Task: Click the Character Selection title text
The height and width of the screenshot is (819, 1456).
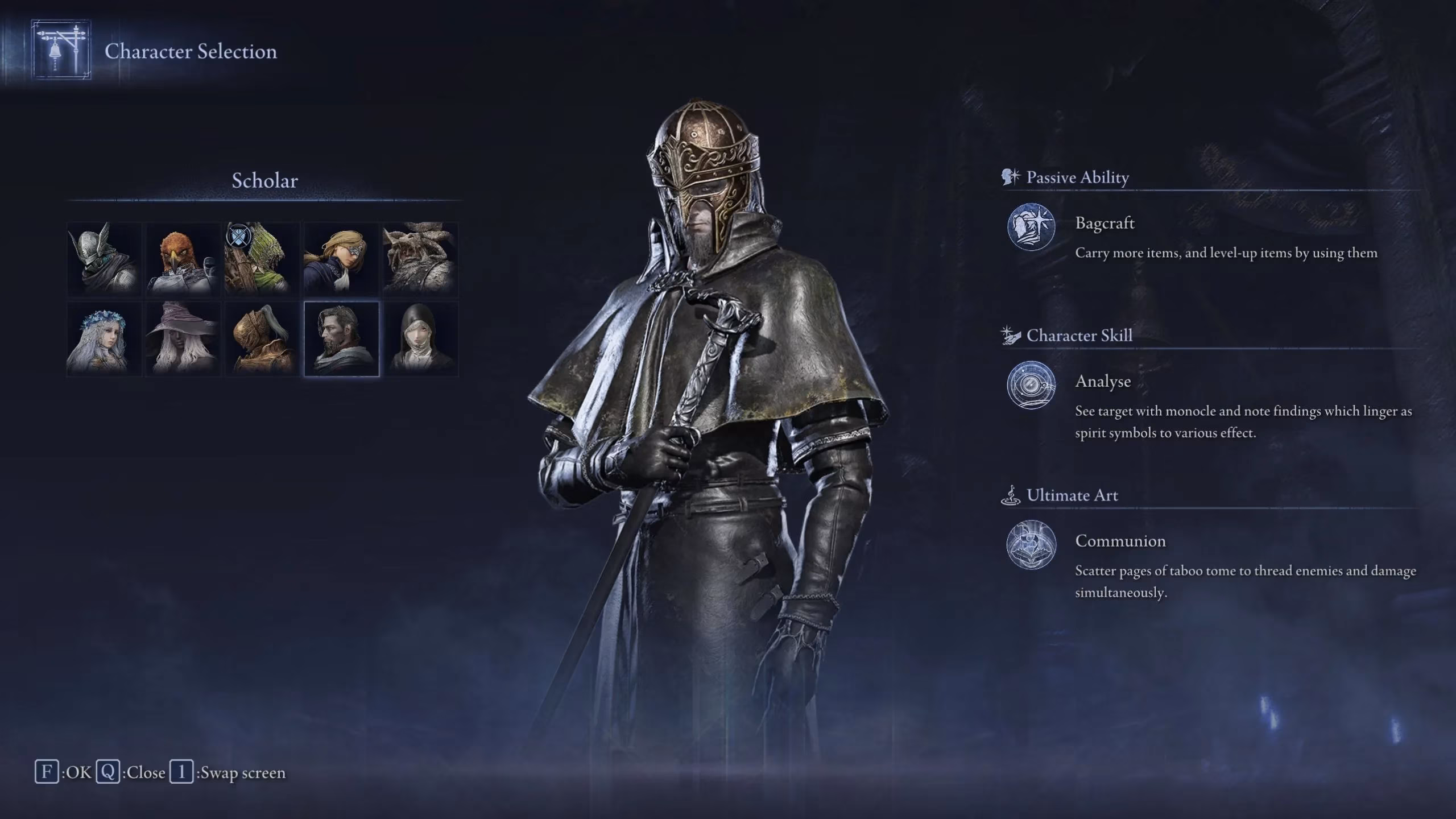Action: tap(190, 52)
